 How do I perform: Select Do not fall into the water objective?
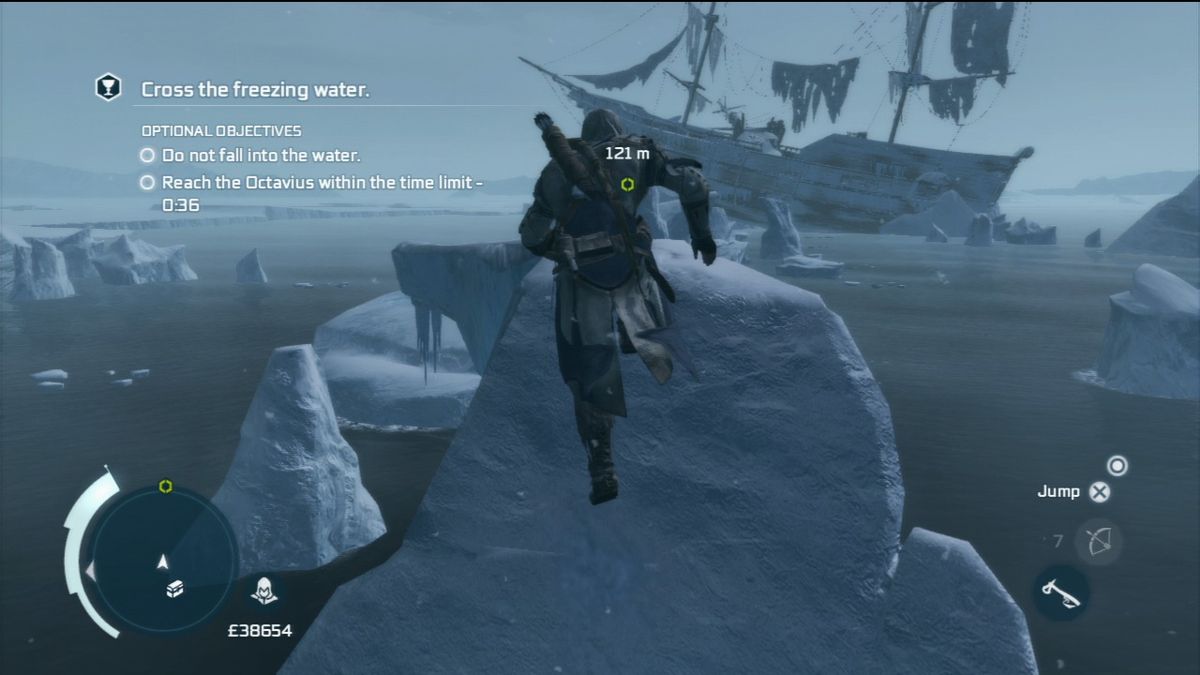tap(260, 155)
